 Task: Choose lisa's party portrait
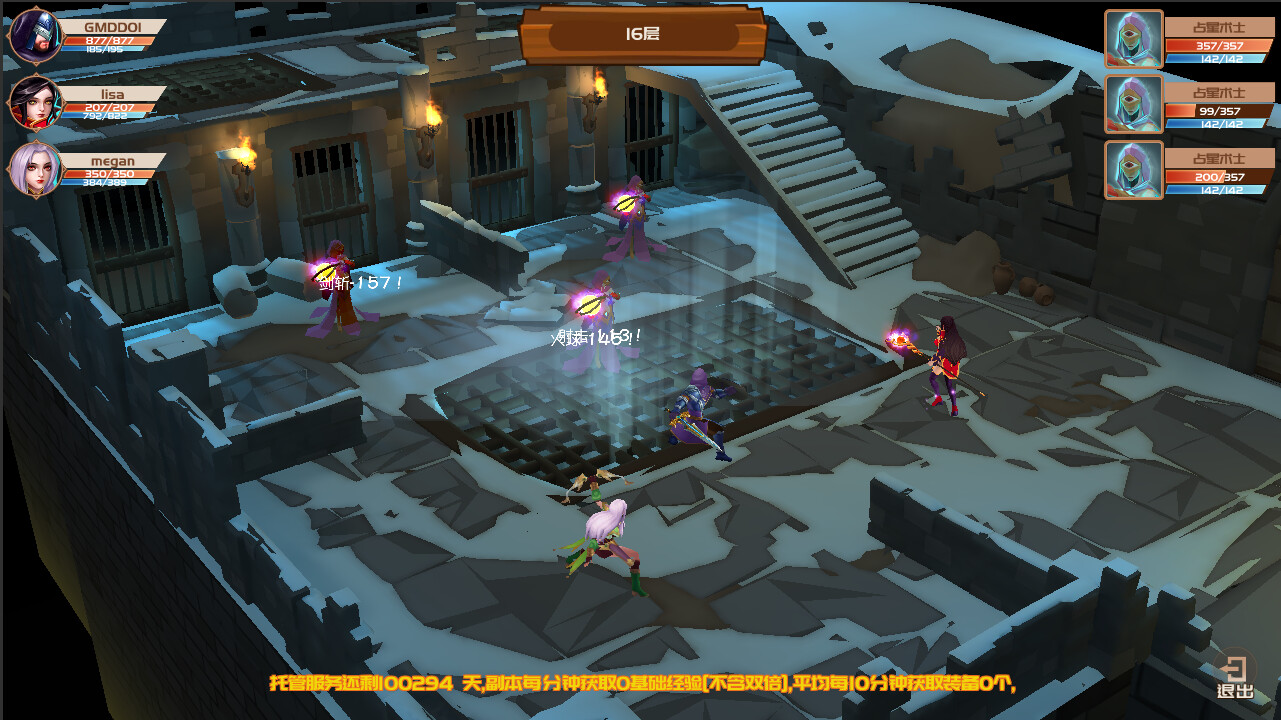tap(35, 103)
